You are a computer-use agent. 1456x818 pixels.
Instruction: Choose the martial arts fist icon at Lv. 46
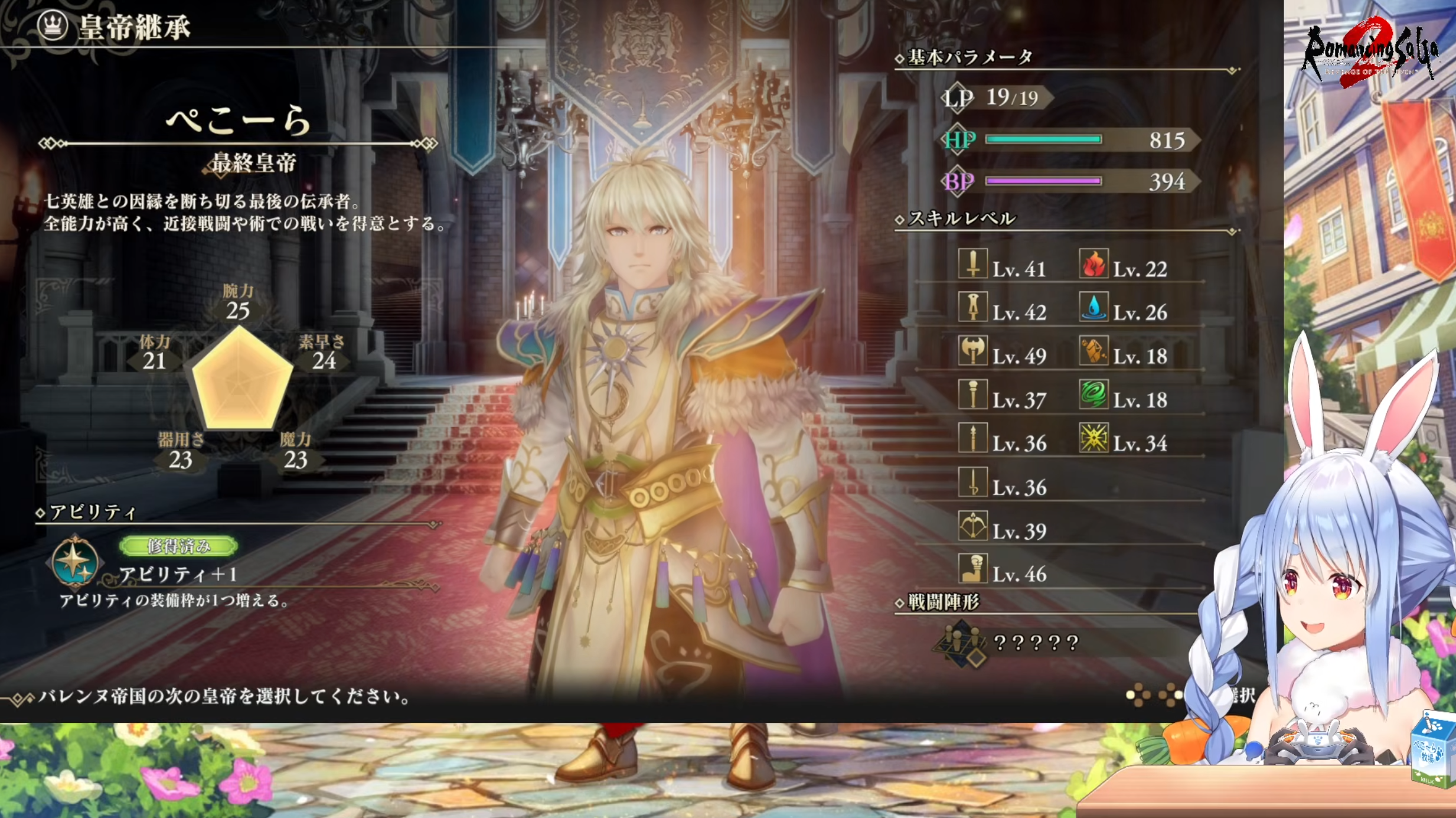(972, 569)
